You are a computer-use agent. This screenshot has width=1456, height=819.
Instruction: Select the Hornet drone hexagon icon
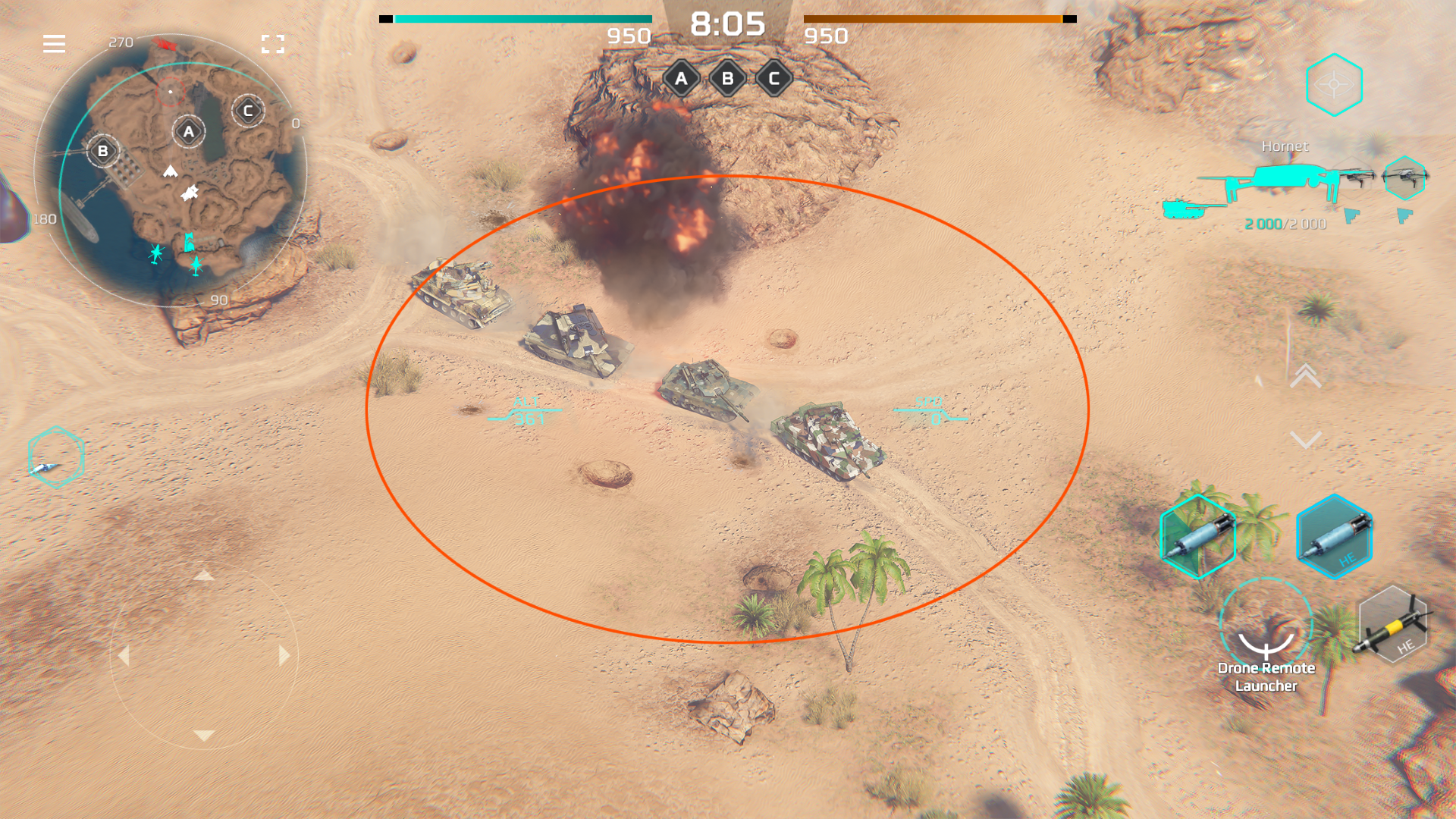tap(1404, 178)
